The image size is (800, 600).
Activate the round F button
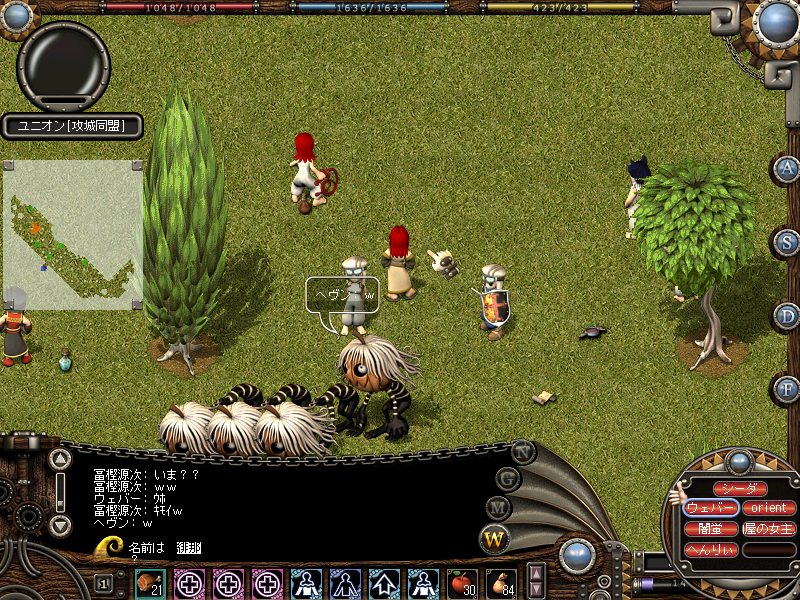788,388
